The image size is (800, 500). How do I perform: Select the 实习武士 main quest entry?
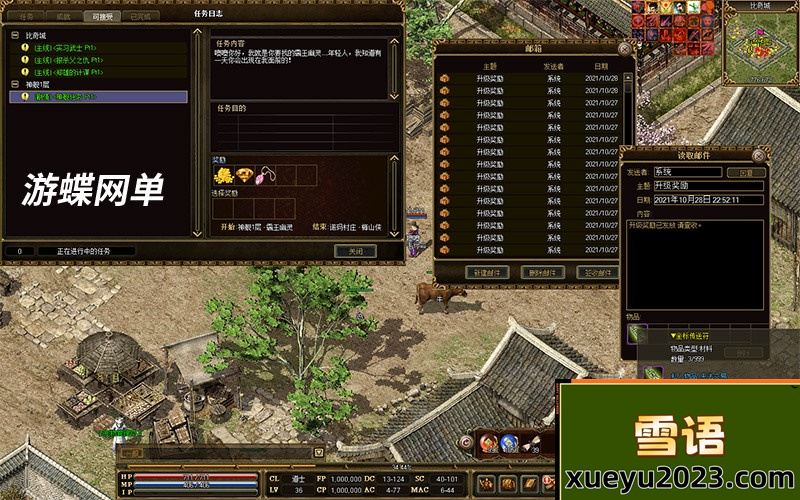click(x=64, y=47)
